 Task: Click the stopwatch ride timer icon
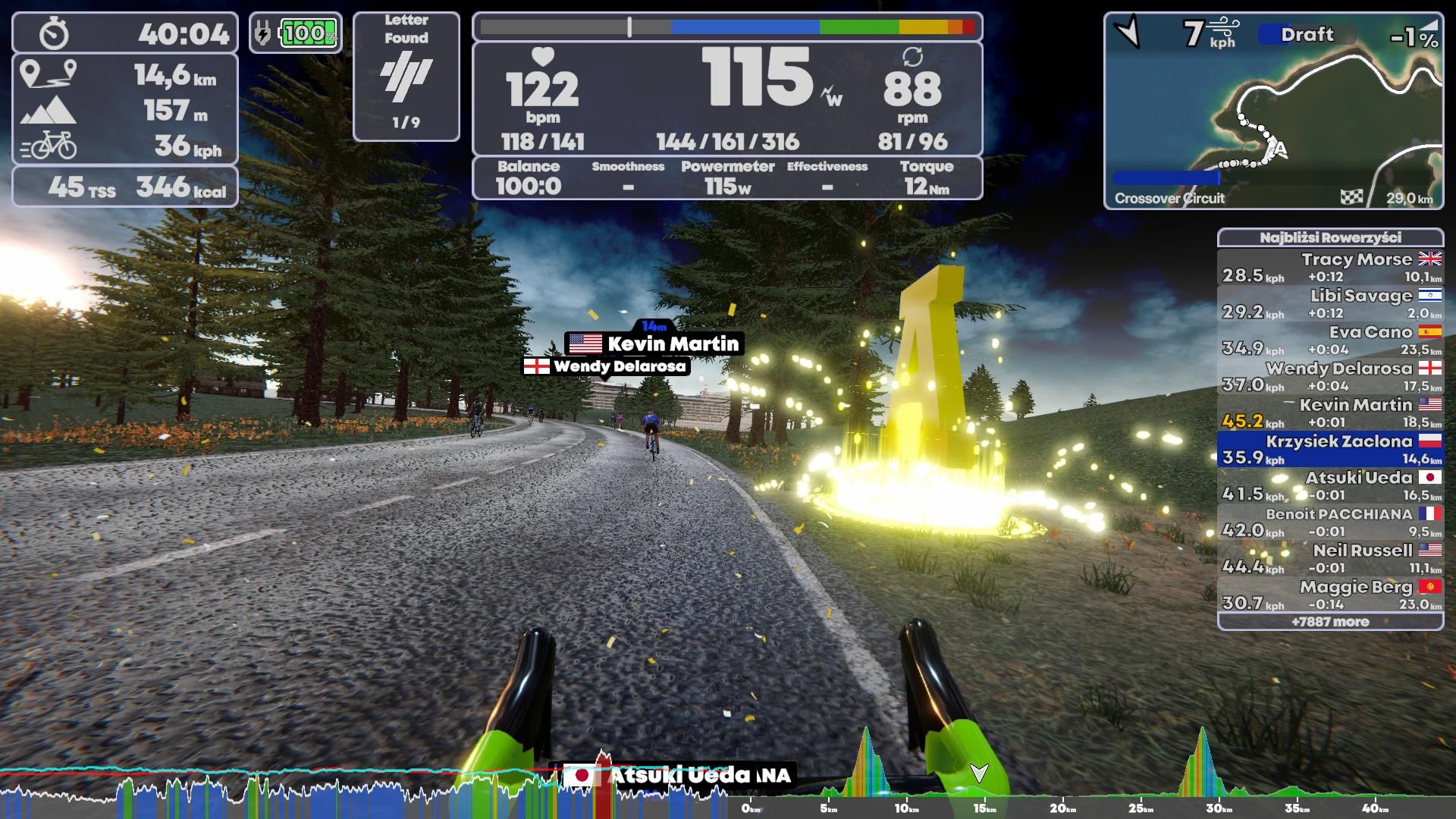(52, 33)
